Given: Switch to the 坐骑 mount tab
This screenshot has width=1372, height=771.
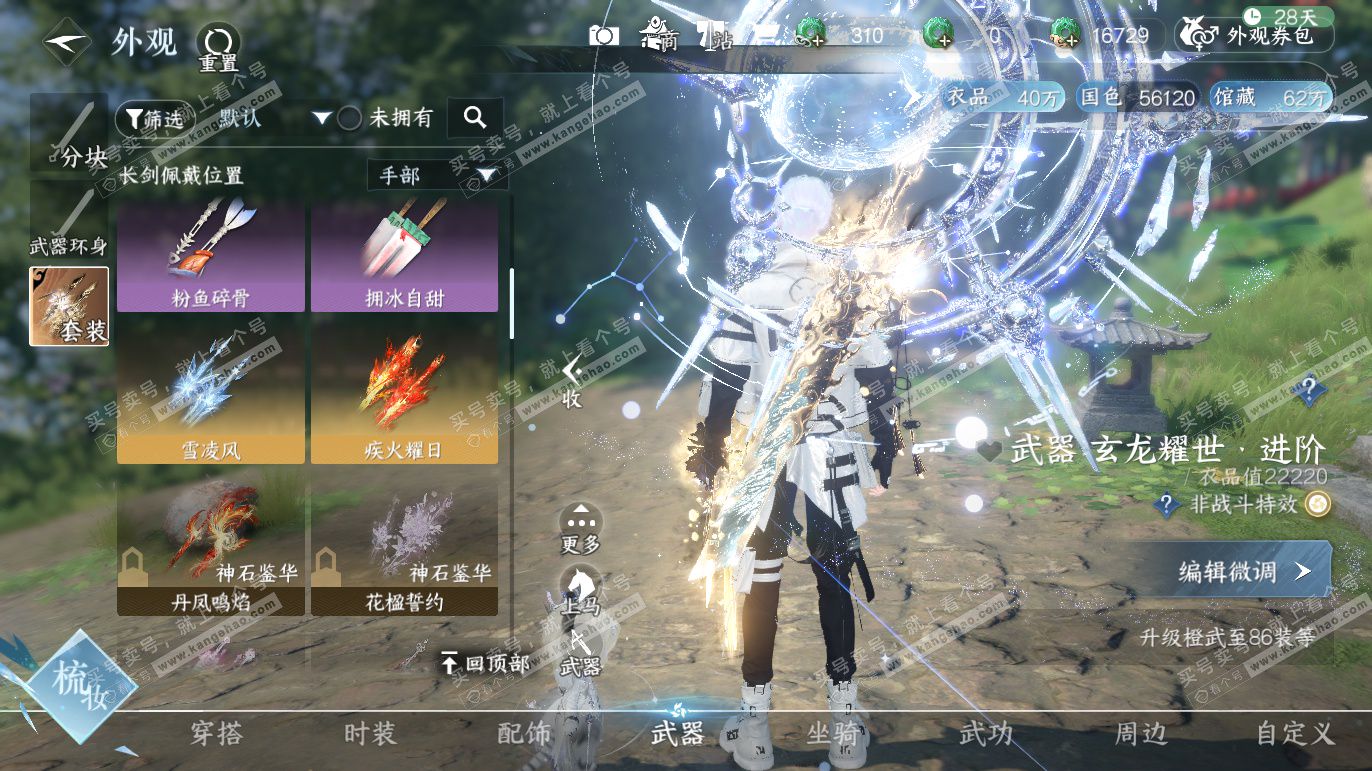Looking at the screenshot, I should click(x=833, y=733).
